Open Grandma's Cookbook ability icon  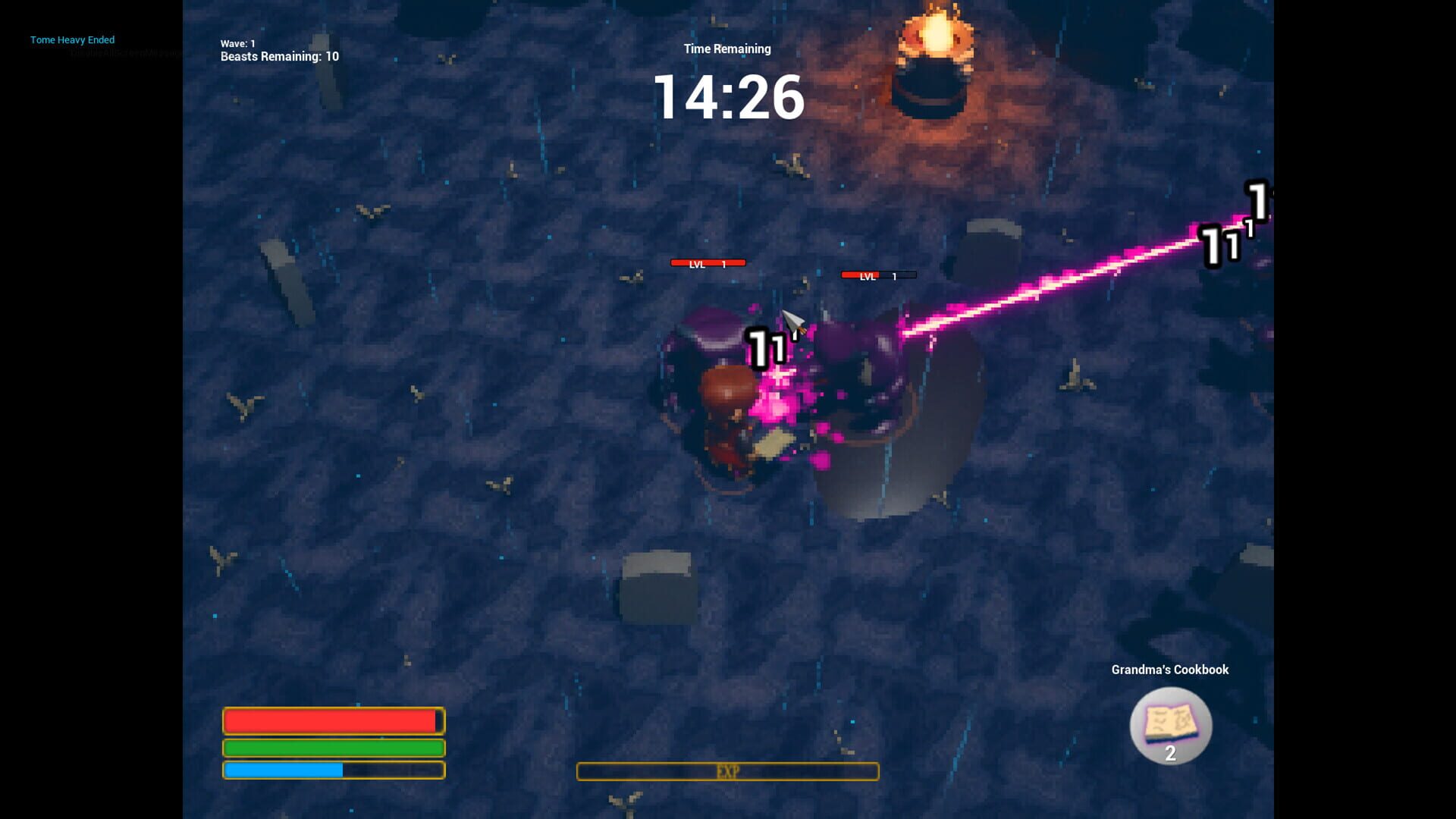(x=1170, y=725)
